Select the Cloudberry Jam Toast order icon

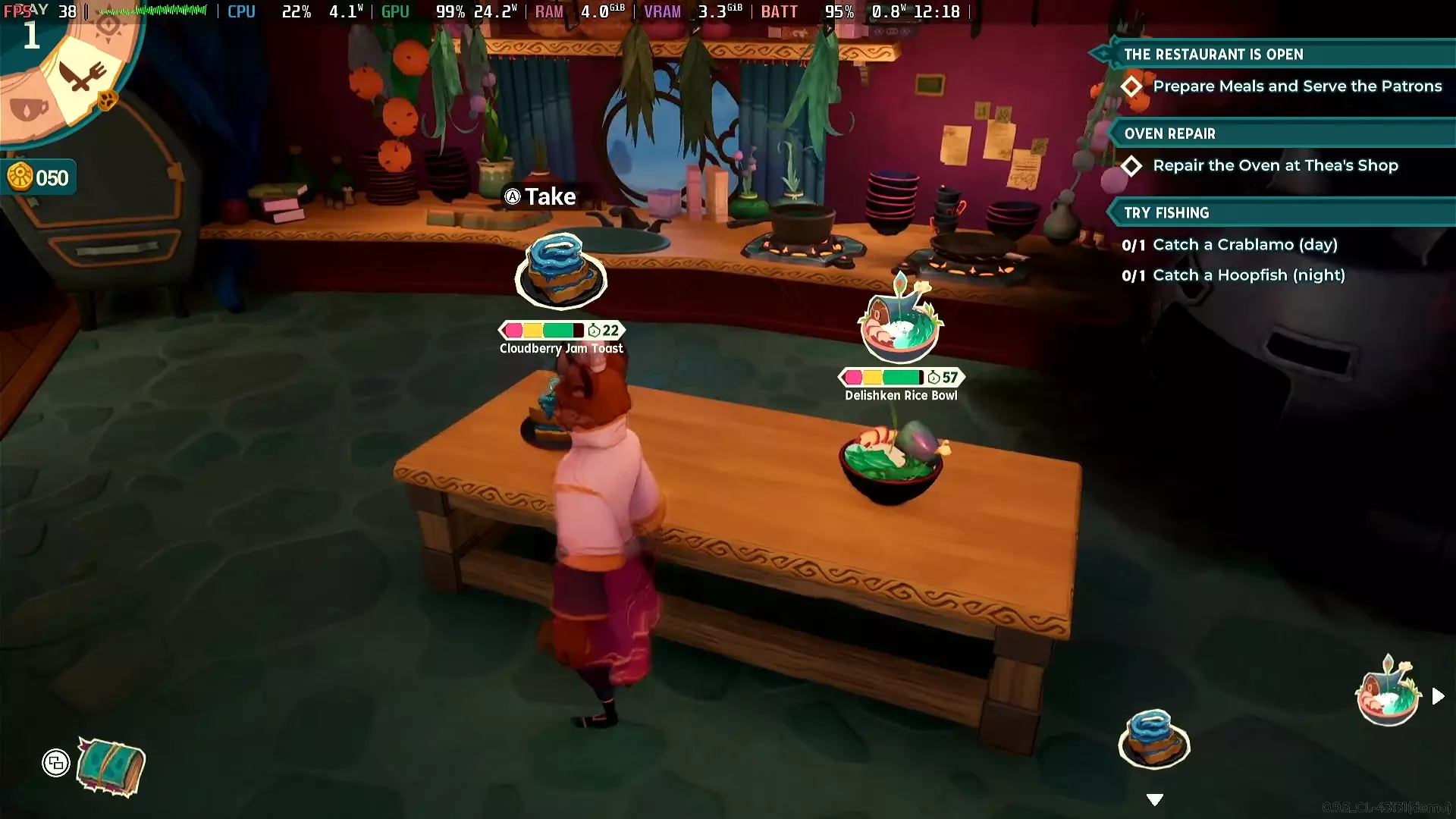coord(560,272)
